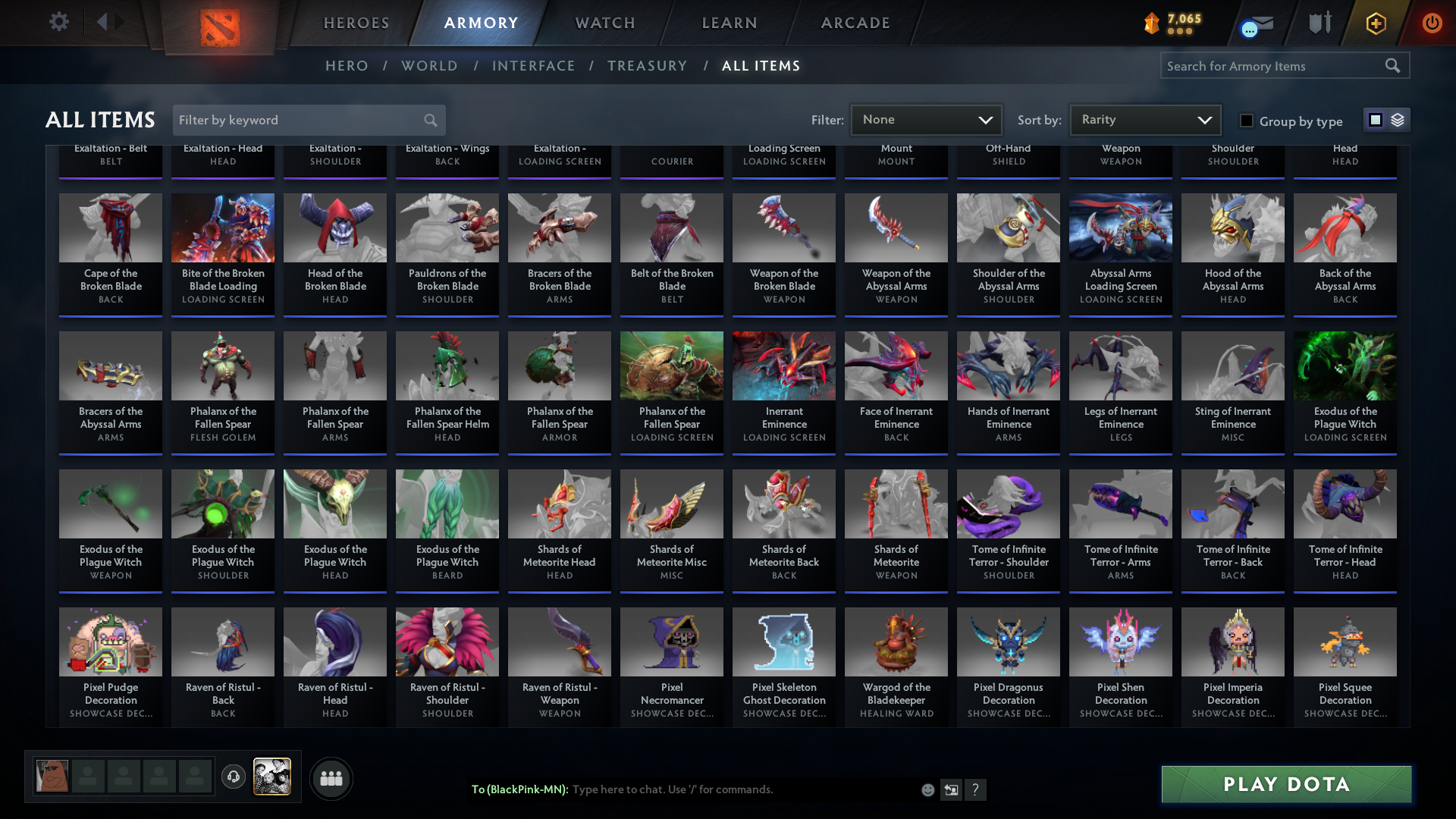This screenshot has height=819, width=1456.
Task: Toggle the stacked layers view icon
Action: (1397, 119)
